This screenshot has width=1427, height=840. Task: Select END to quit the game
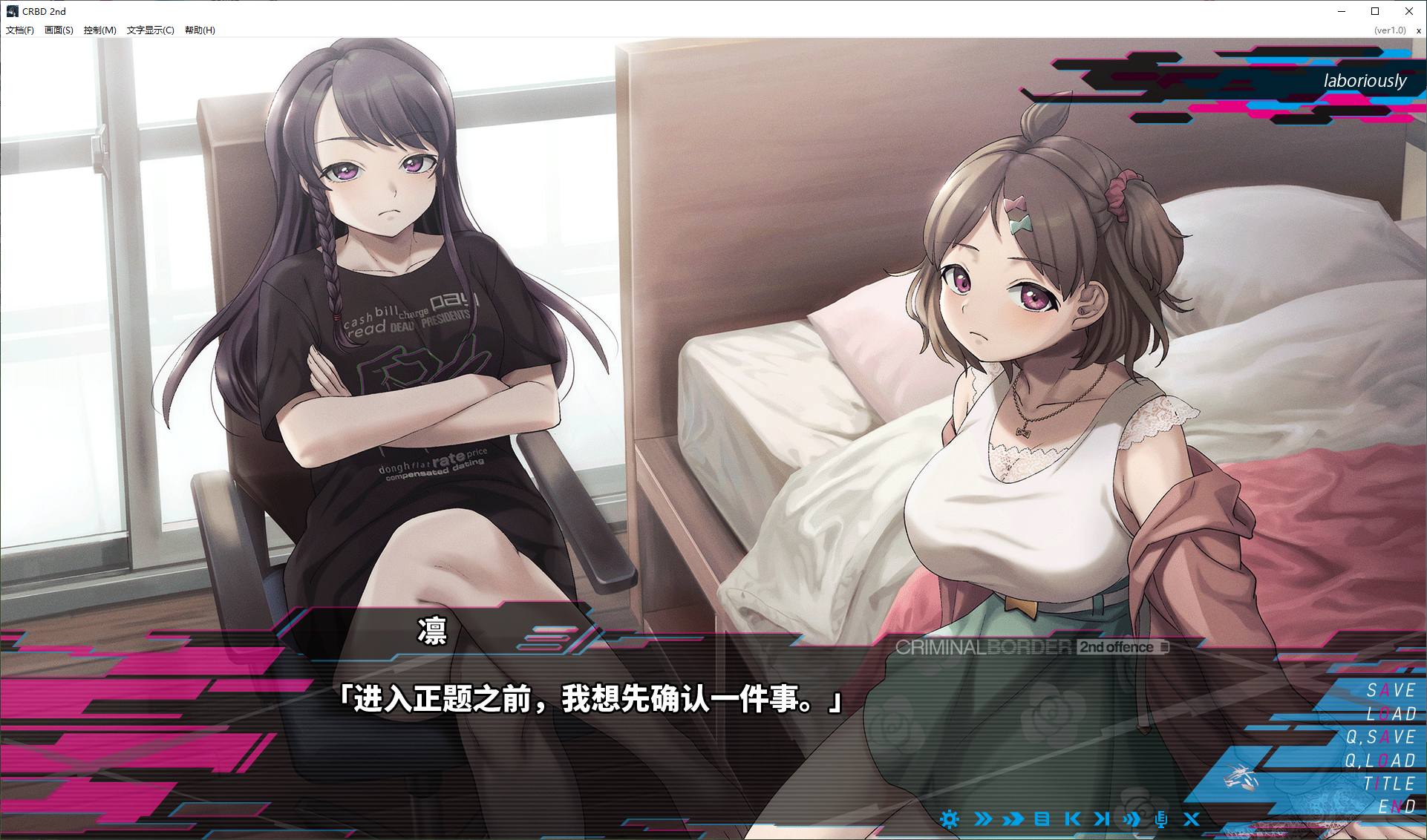[x=1397, y=807]
